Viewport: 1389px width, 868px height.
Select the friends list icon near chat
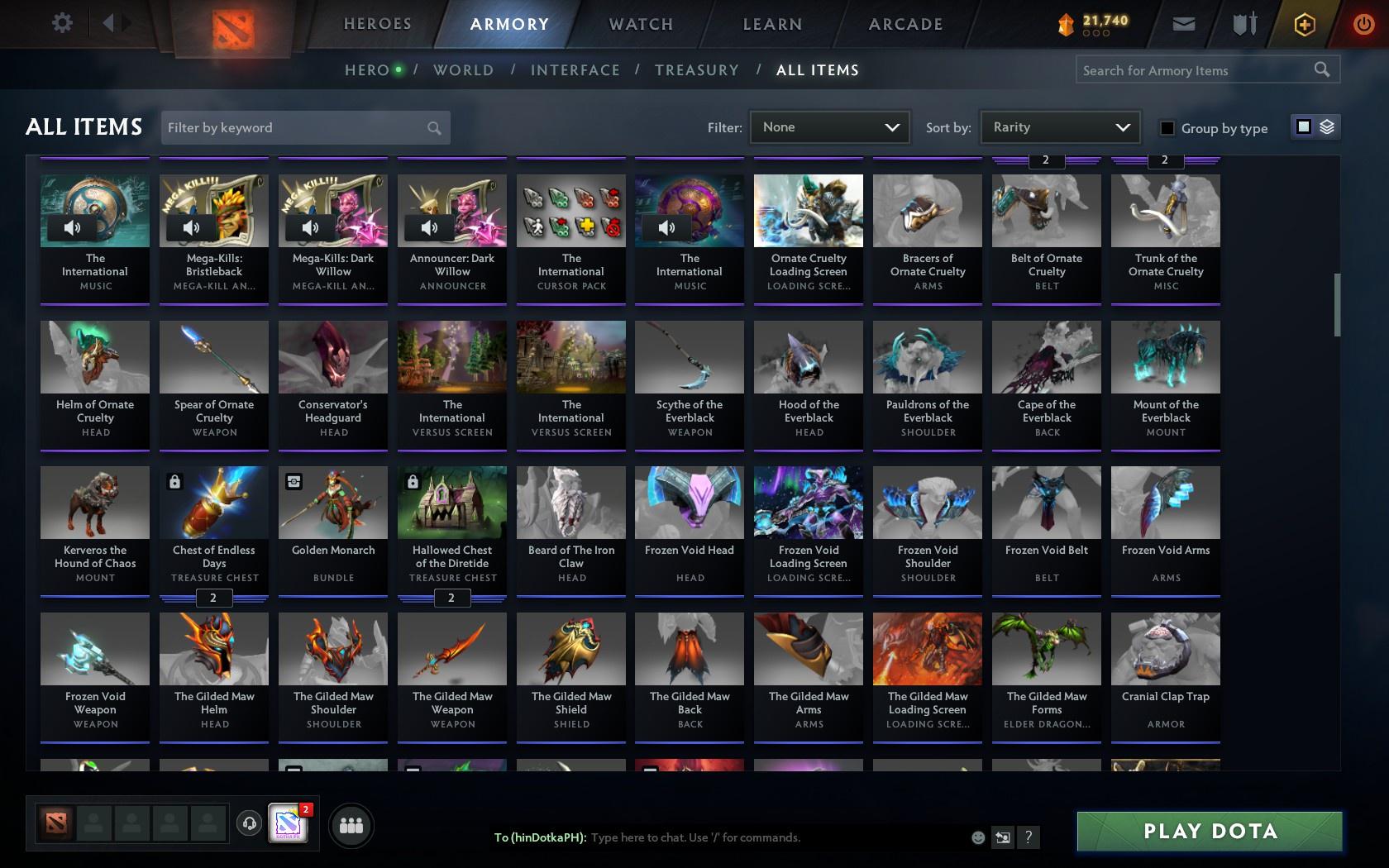tap(351, 824)
